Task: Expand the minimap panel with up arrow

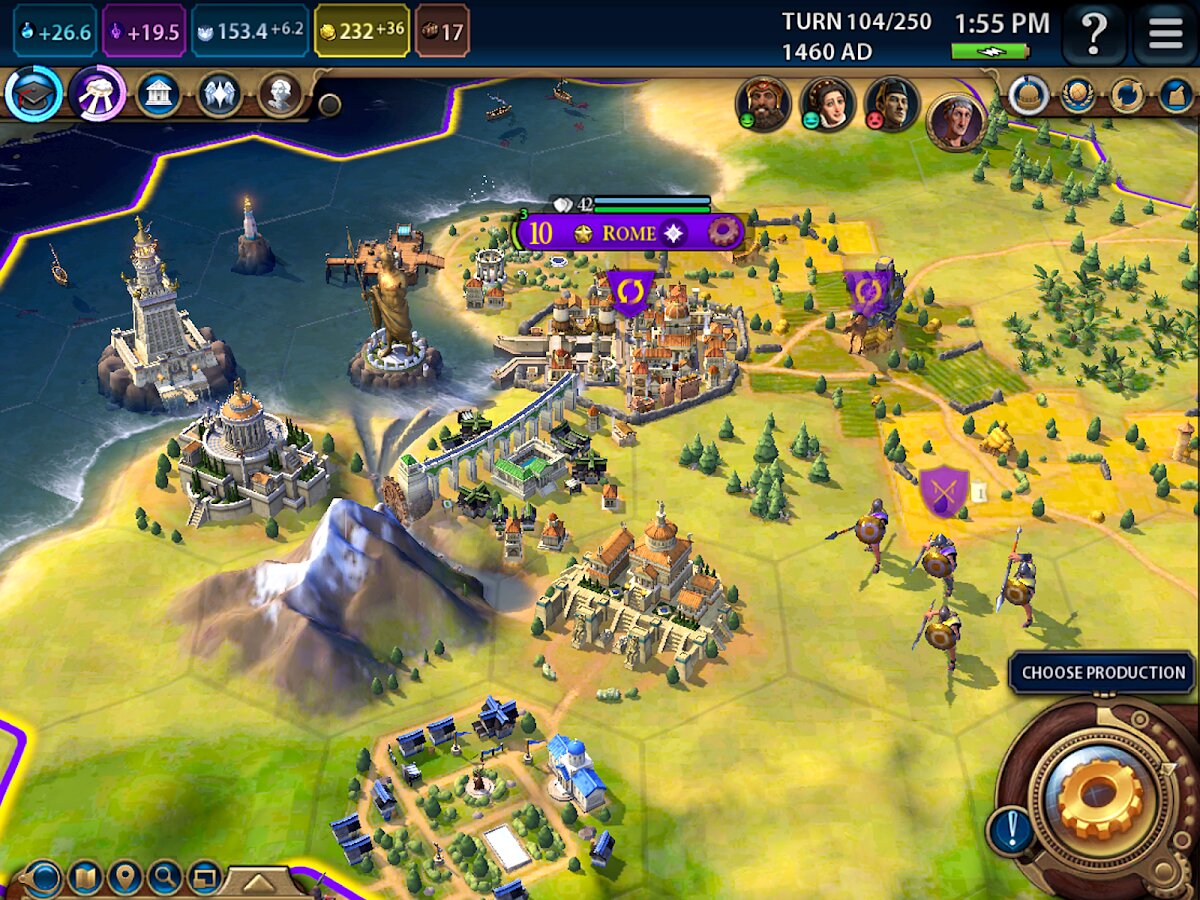Action: tap(257, 881)
